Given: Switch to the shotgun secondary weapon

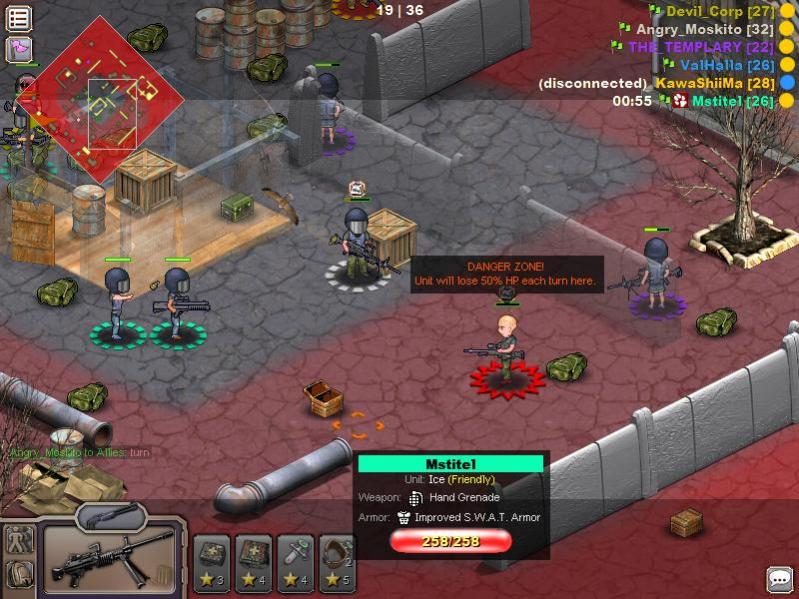Looking at the screenshot, I should point(110,514).
